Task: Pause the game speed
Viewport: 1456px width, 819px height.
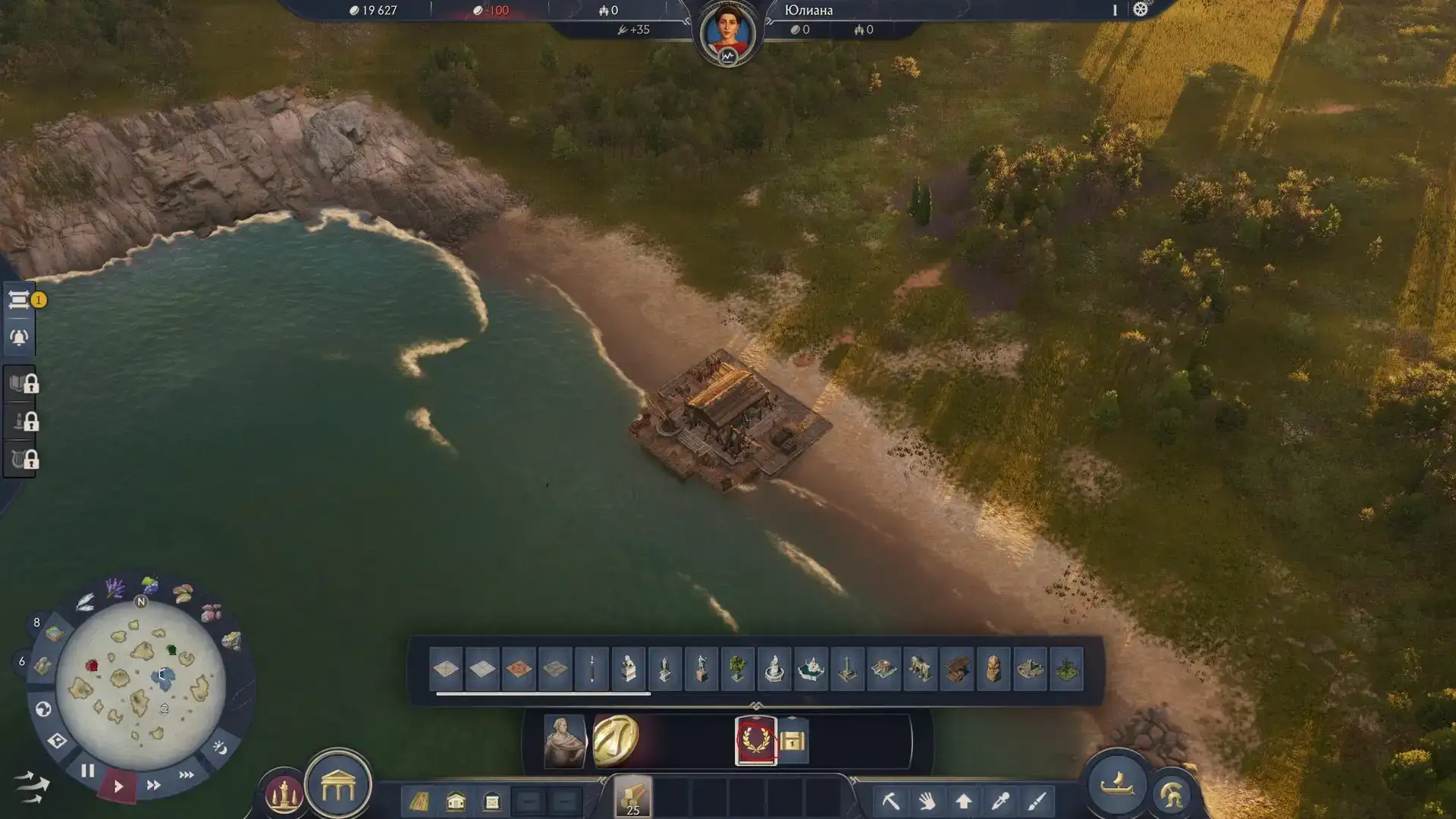Action: 87,771
